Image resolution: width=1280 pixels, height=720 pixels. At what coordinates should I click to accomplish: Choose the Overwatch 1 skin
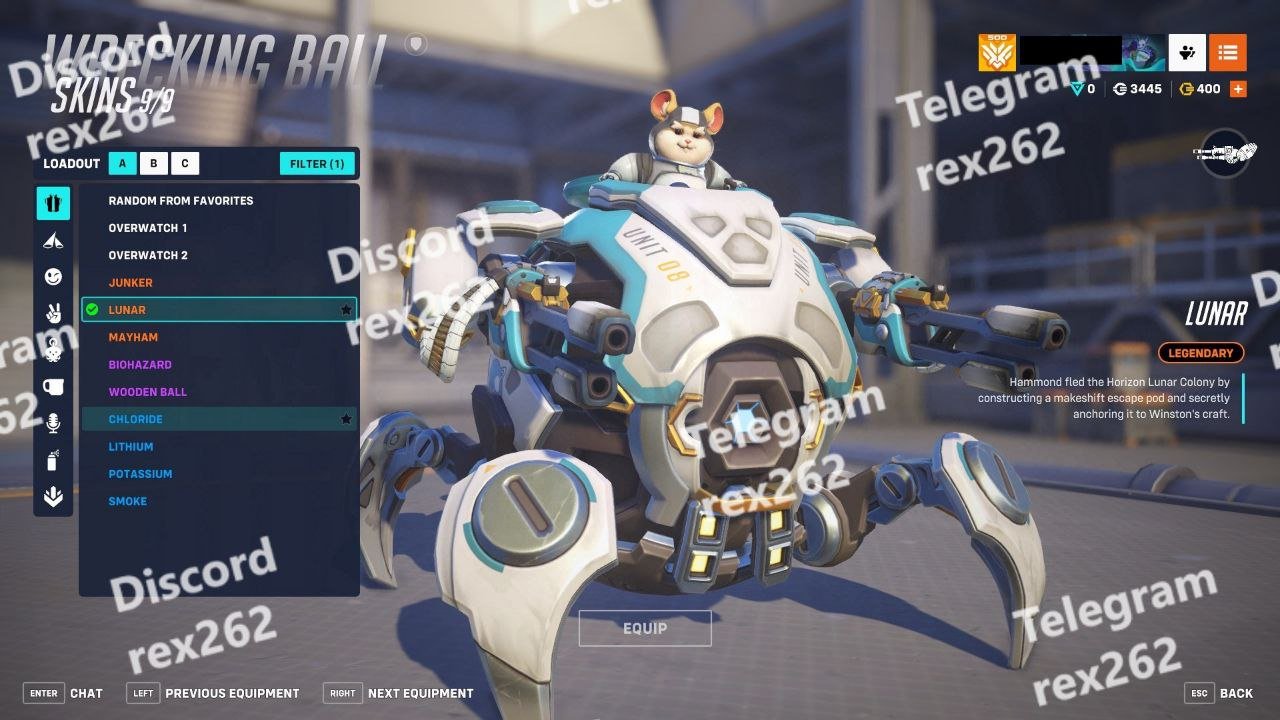click(x=148, y=228)
